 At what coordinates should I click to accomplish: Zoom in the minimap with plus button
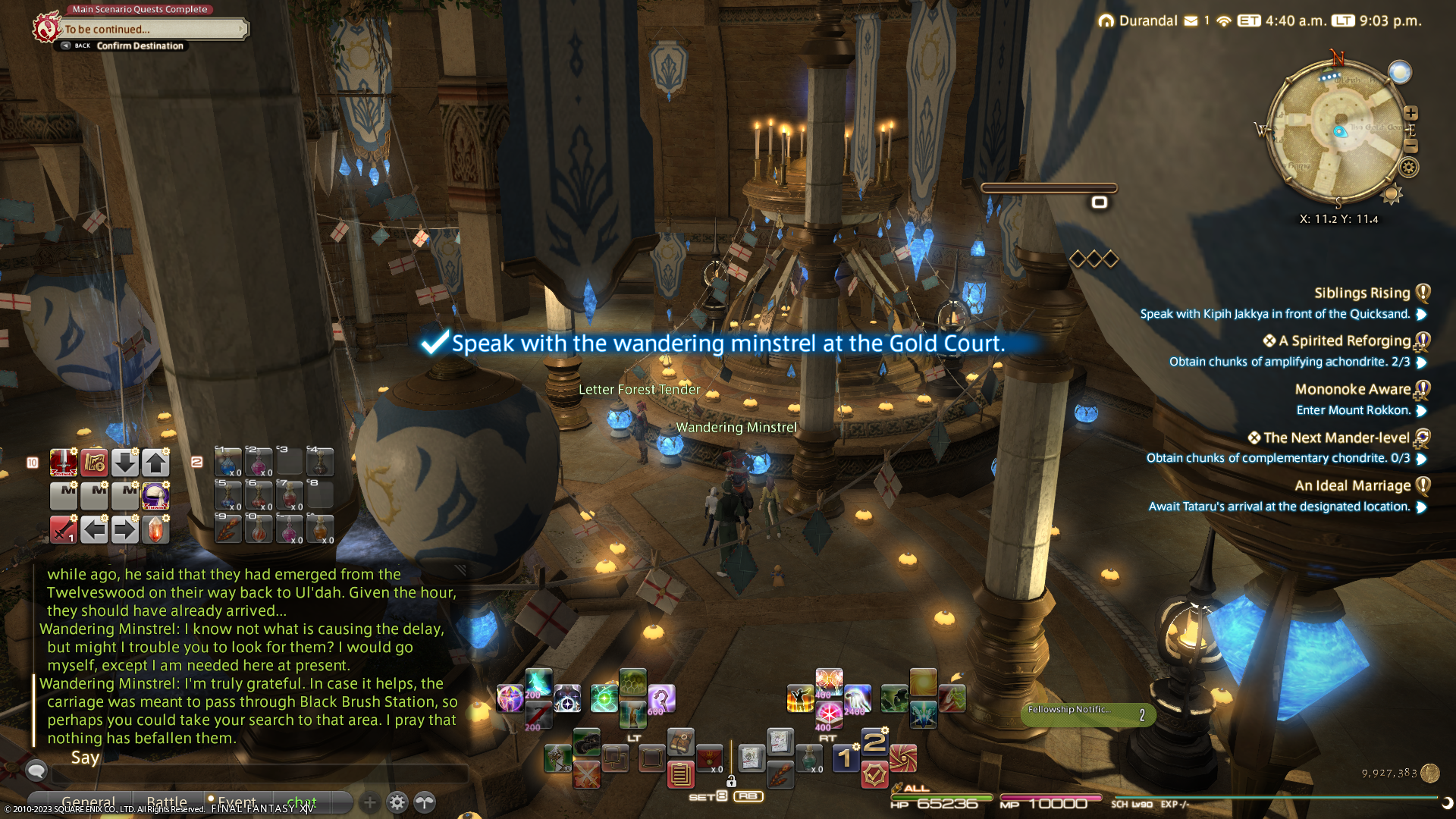(x=1410, y=113)
